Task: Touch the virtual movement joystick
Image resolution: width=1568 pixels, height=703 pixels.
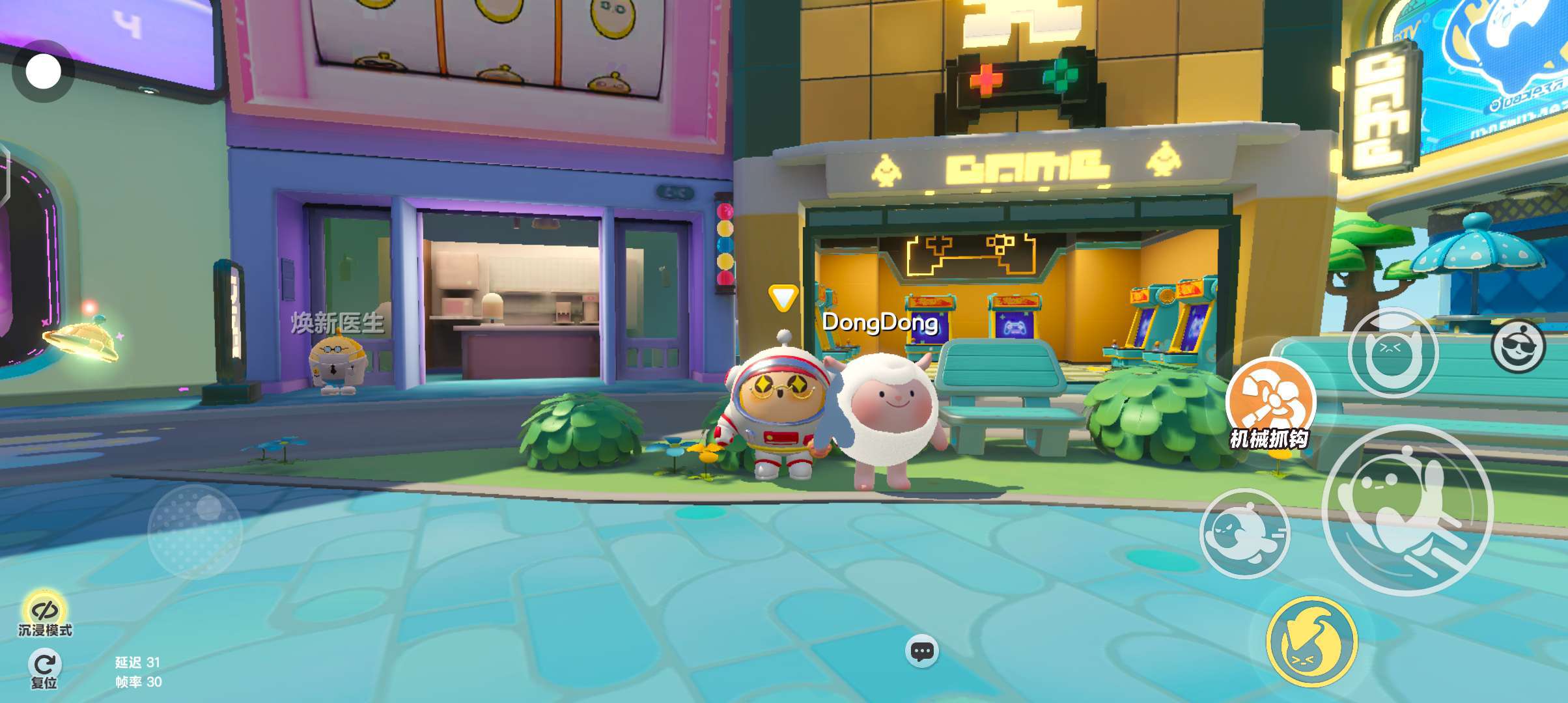Action: [x=195, y=531]
